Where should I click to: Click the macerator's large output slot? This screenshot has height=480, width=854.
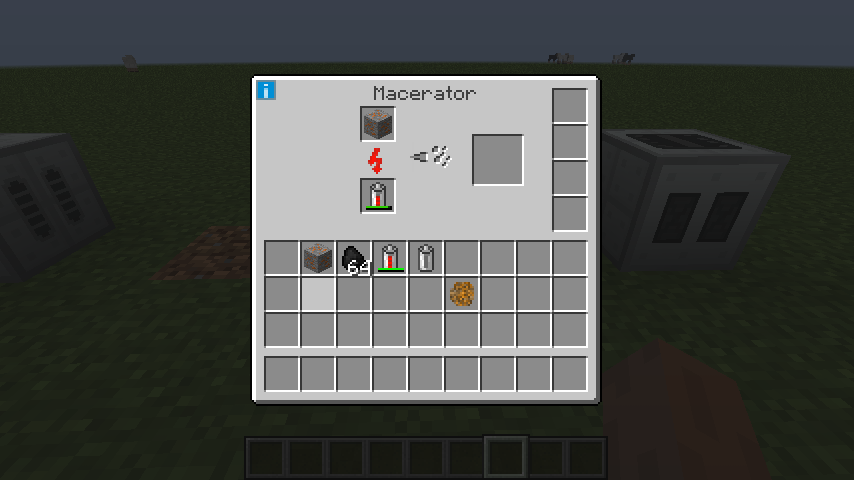[498, 160]
